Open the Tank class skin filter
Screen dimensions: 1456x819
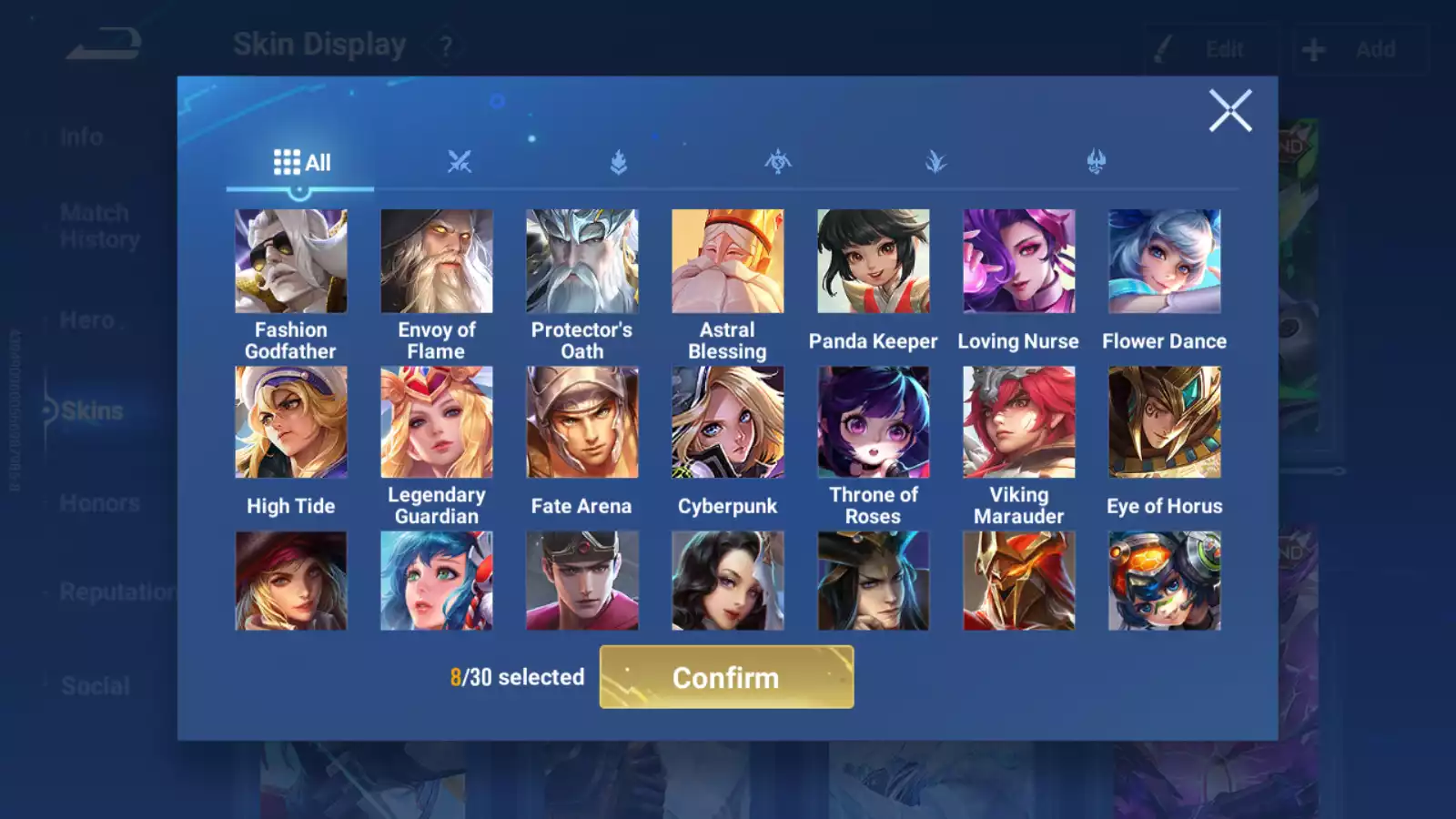pyautogui.click(x=619, y=161)
